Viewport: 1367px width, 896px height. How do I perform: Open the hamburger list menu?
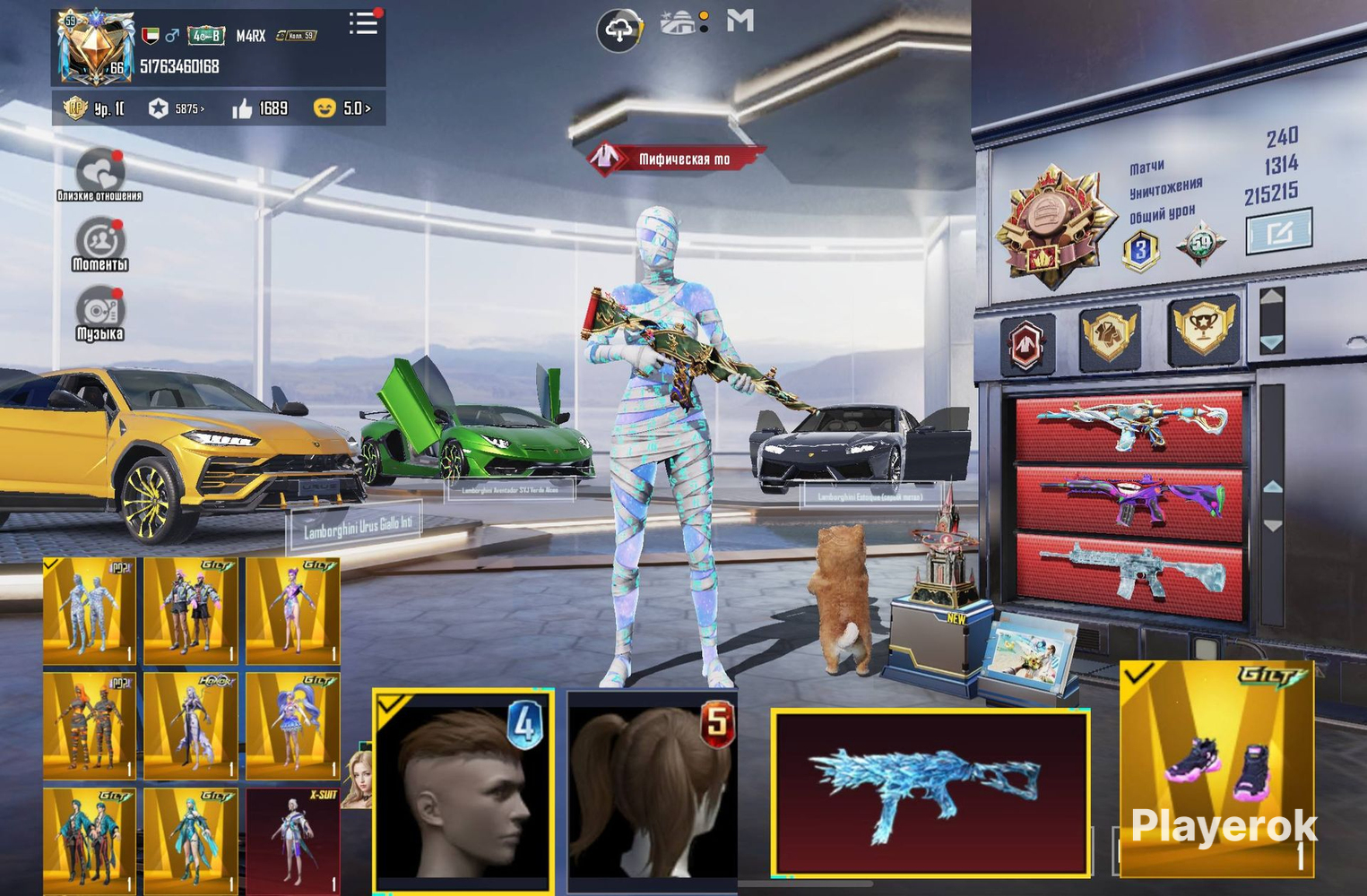coord(363,23)
